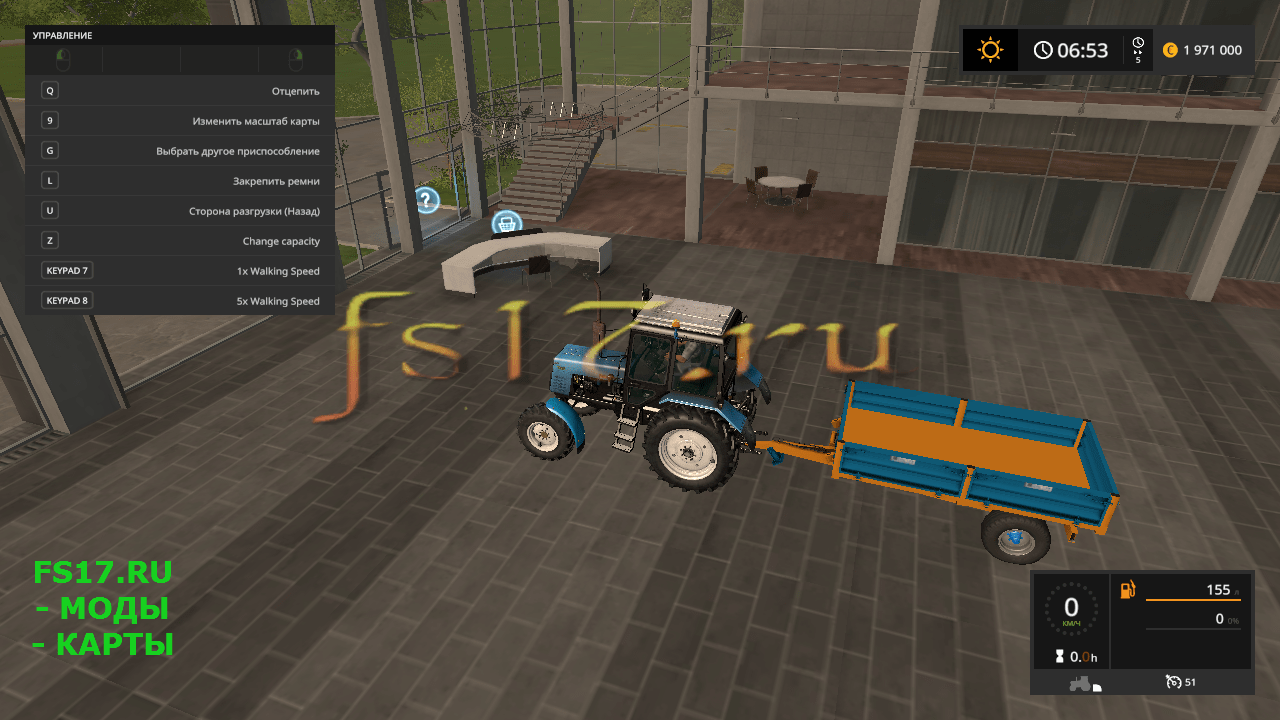Click the coin icon next to money balance

point(1168,49)
